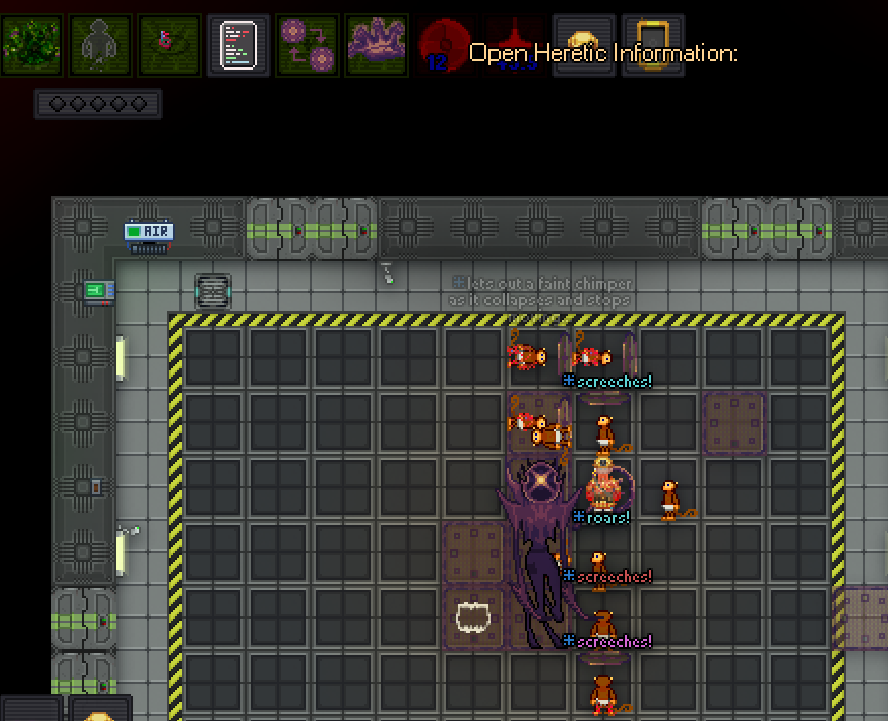Select the purple tentacled creature ability
This screenshot has height=721, width=888.
(376, 45)
